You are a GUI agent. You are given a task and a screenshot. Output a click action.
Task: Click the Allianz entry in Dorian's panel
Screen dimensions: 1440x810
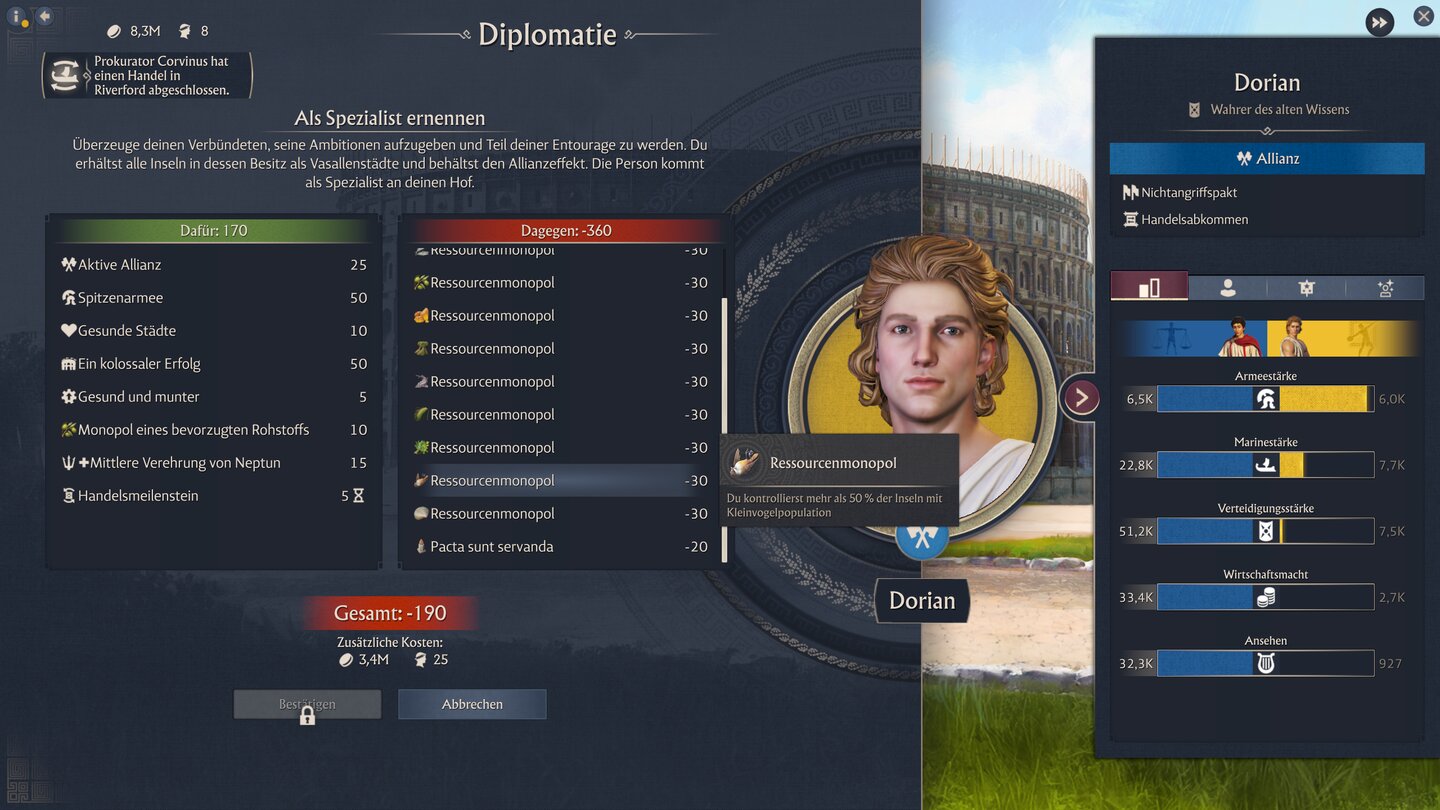(x=1266, y=157)
